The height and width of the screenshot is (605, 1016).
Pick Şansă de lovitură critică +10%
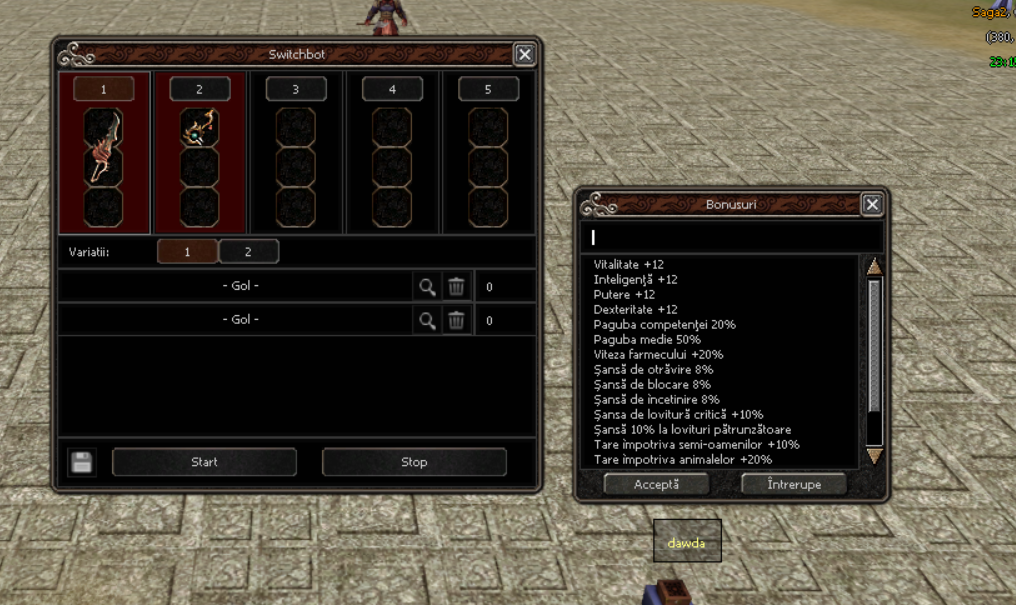coord(678,414)
